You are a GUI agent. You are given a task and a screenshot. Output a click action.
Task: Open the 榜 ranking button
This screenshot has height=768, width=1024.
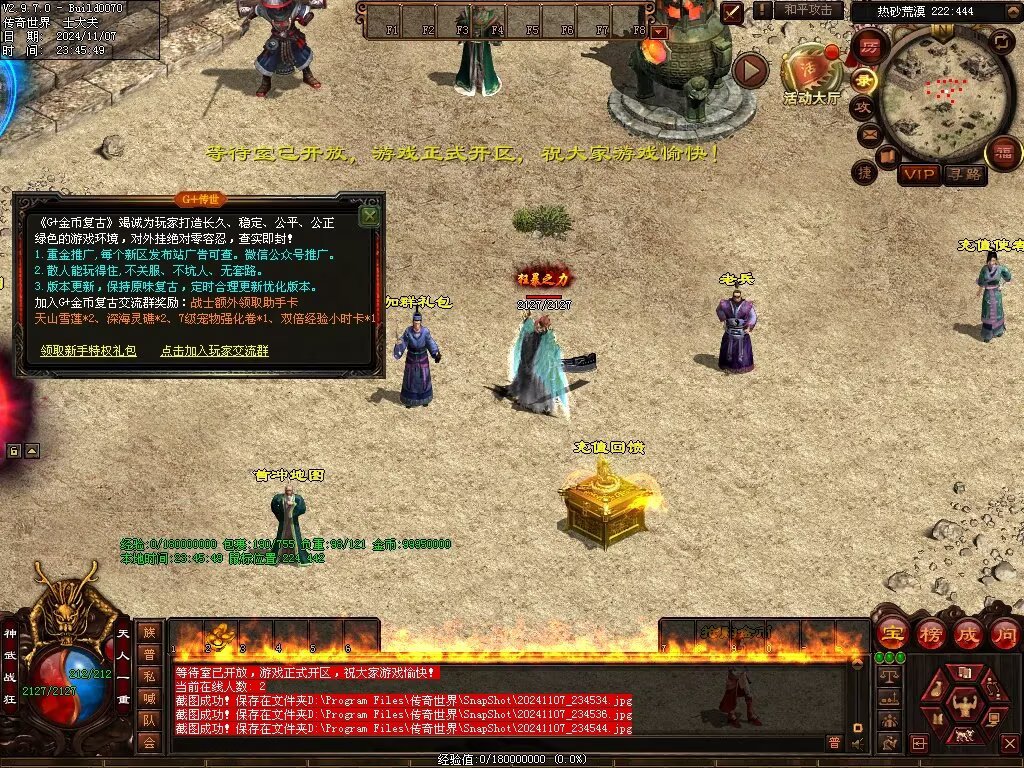pyautogui.click(x=930, y=633)
